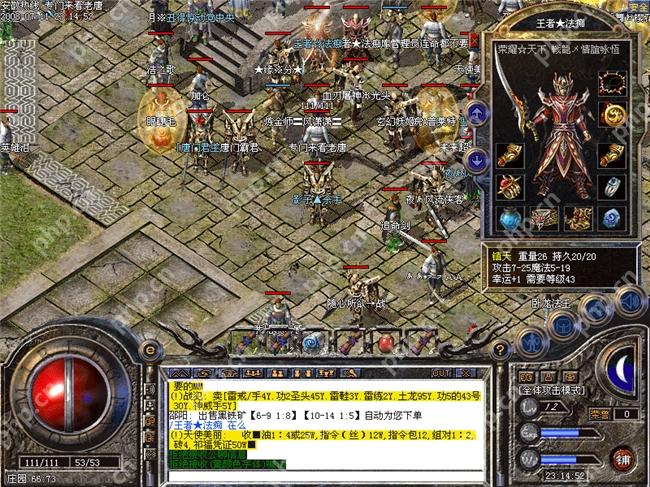Click the red gem ring slot
The image size is (650, 487).
pos(511,186)
